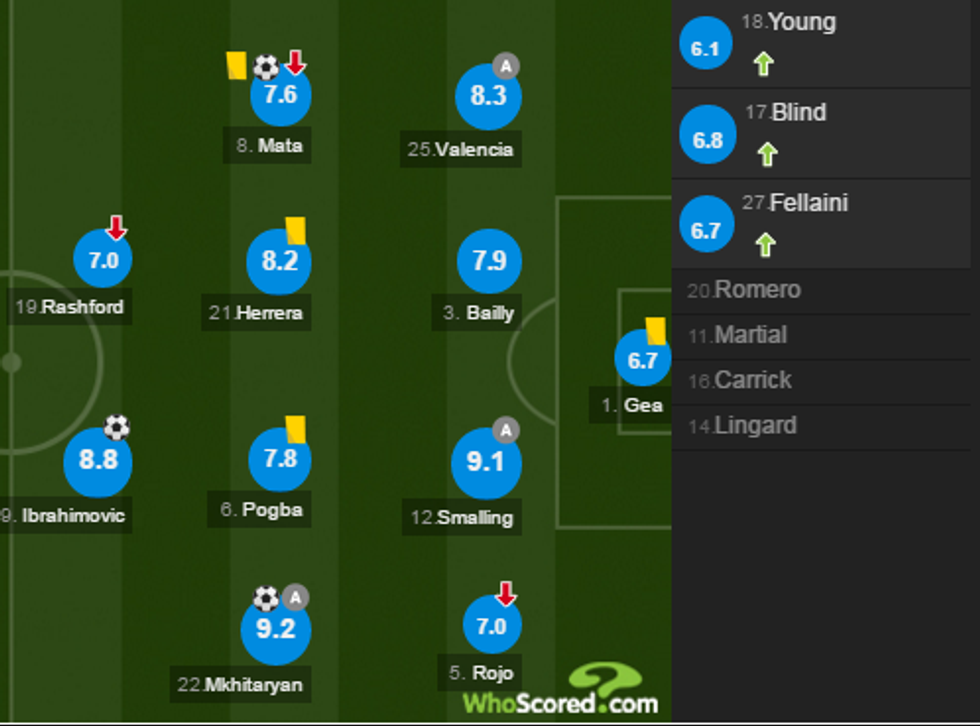Select Ibrahimovic's 8.8 rating bubble

point(97,461)
